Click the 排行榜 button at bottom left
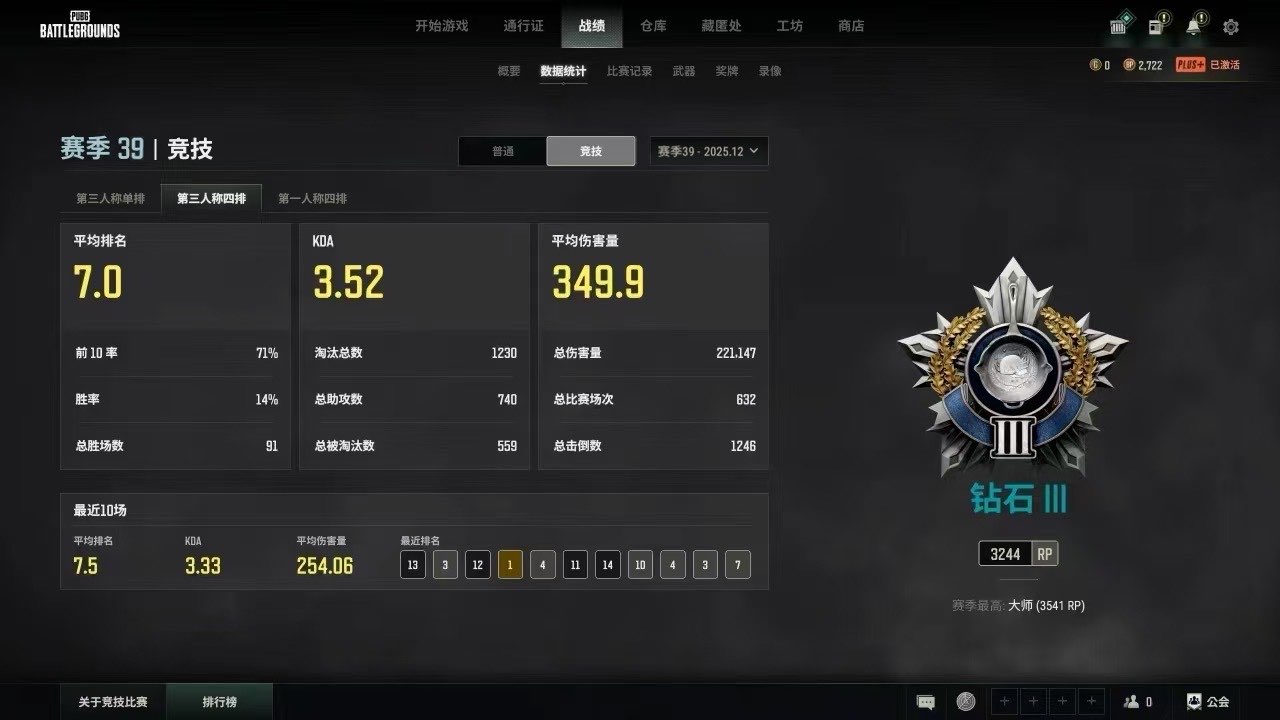The height and width of the screenshot is (720, 1280). tap(219, 702)
